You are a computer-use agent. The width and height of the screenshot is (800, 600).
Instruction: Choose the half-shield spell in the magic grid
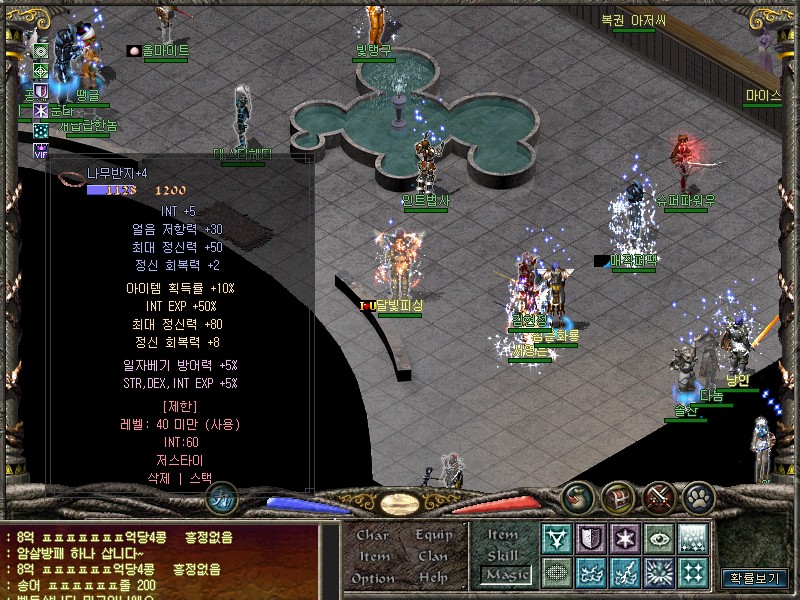click(x=591, y=539)
